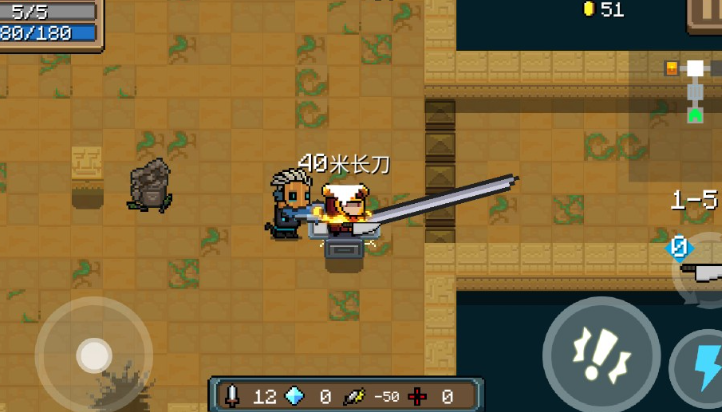Tap the virtual movement joystick

[x=94, y=354]
